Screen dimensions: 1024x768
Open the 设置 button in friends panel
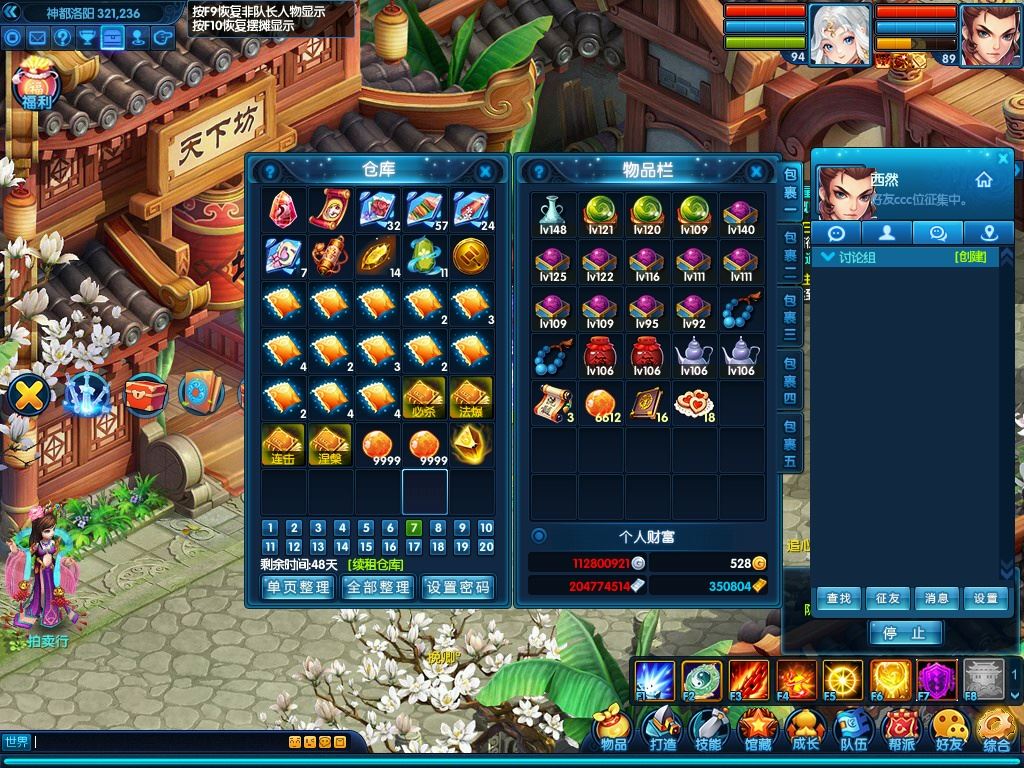[985, 598]
